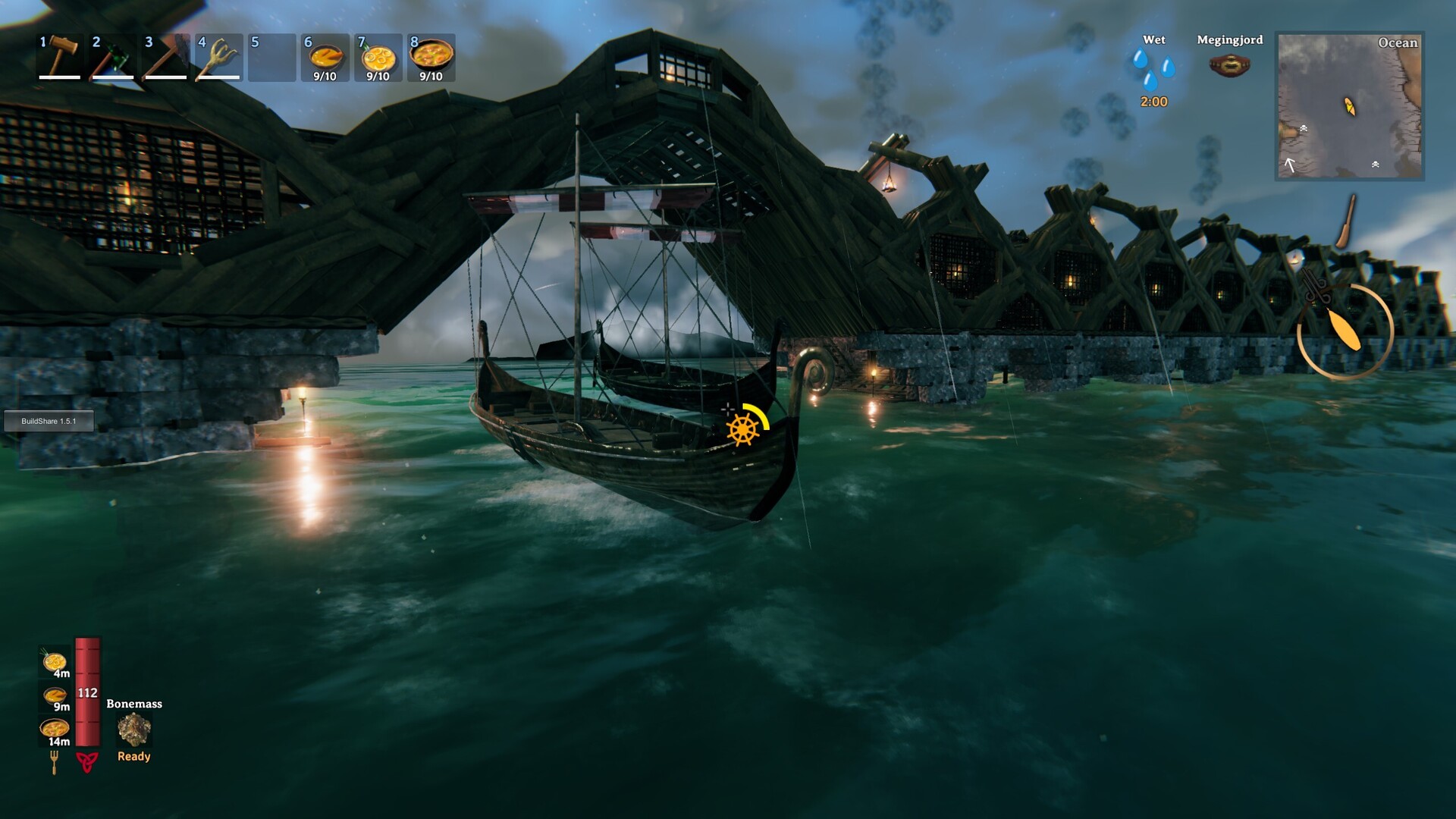Click the serpent stew in slot 8
This screenshot has height=819, width=1456.
coord(432,57)
